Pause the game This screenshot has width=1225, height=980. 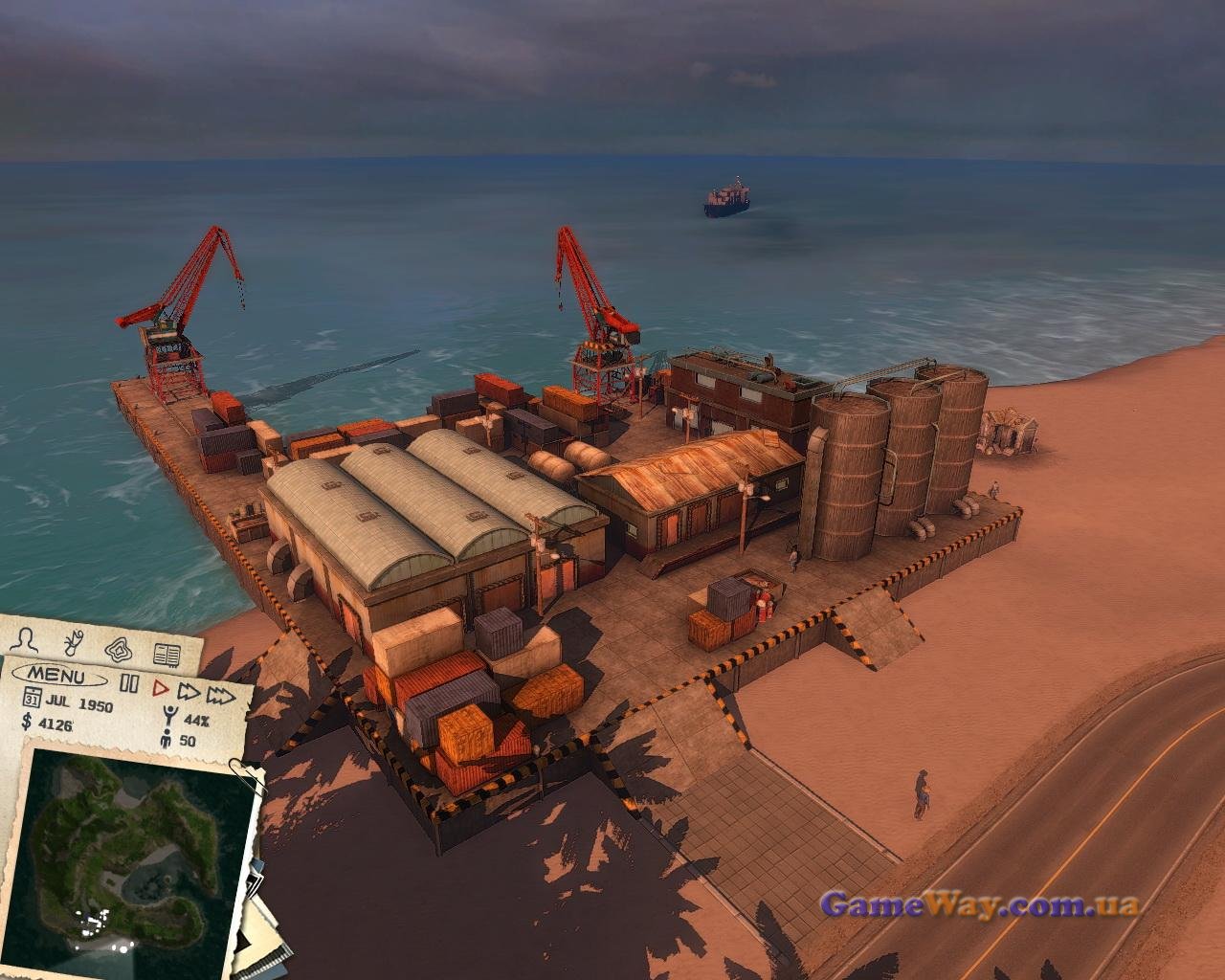point(130,684)
